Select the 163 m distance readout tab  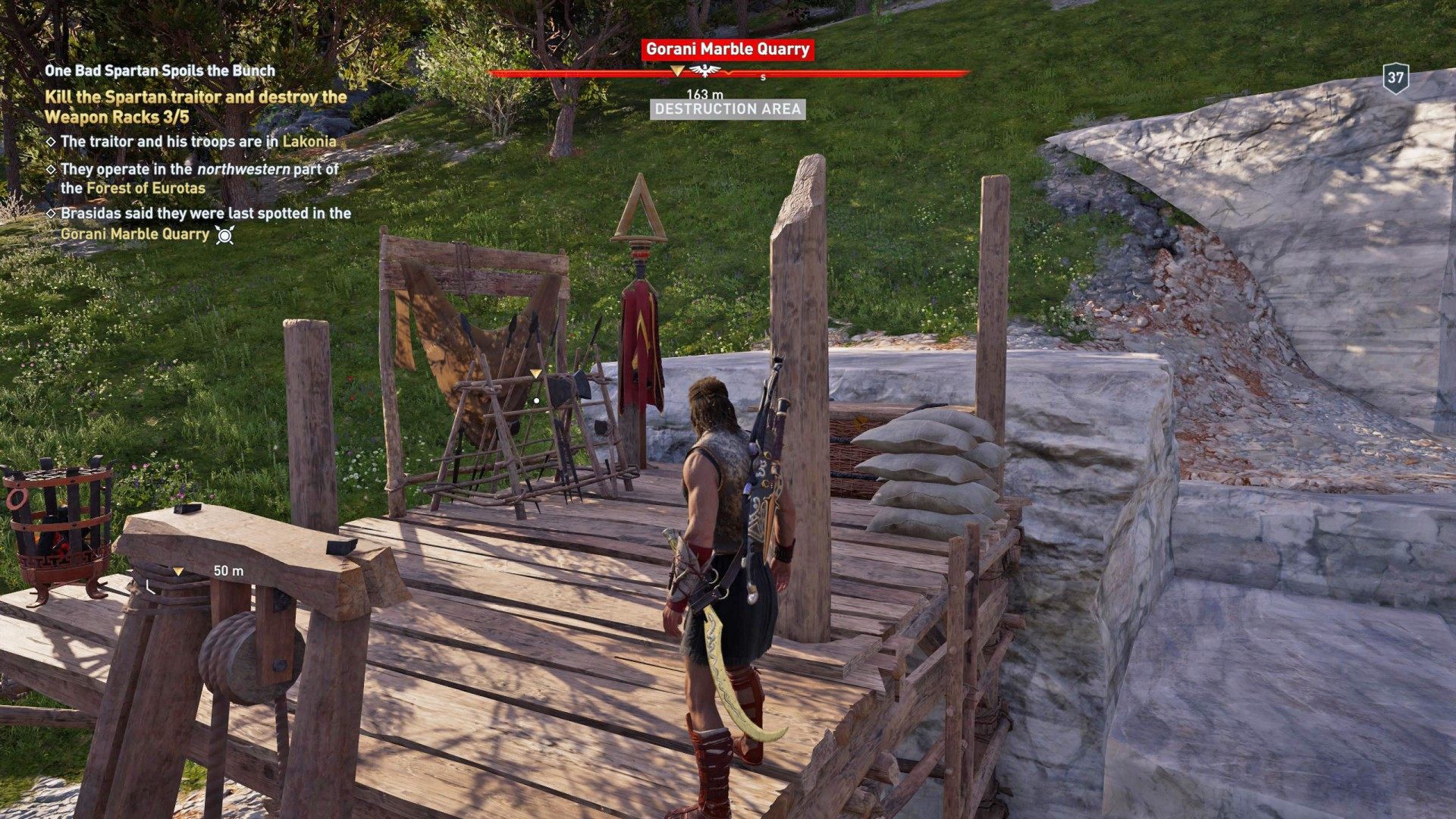pos(704,93)
